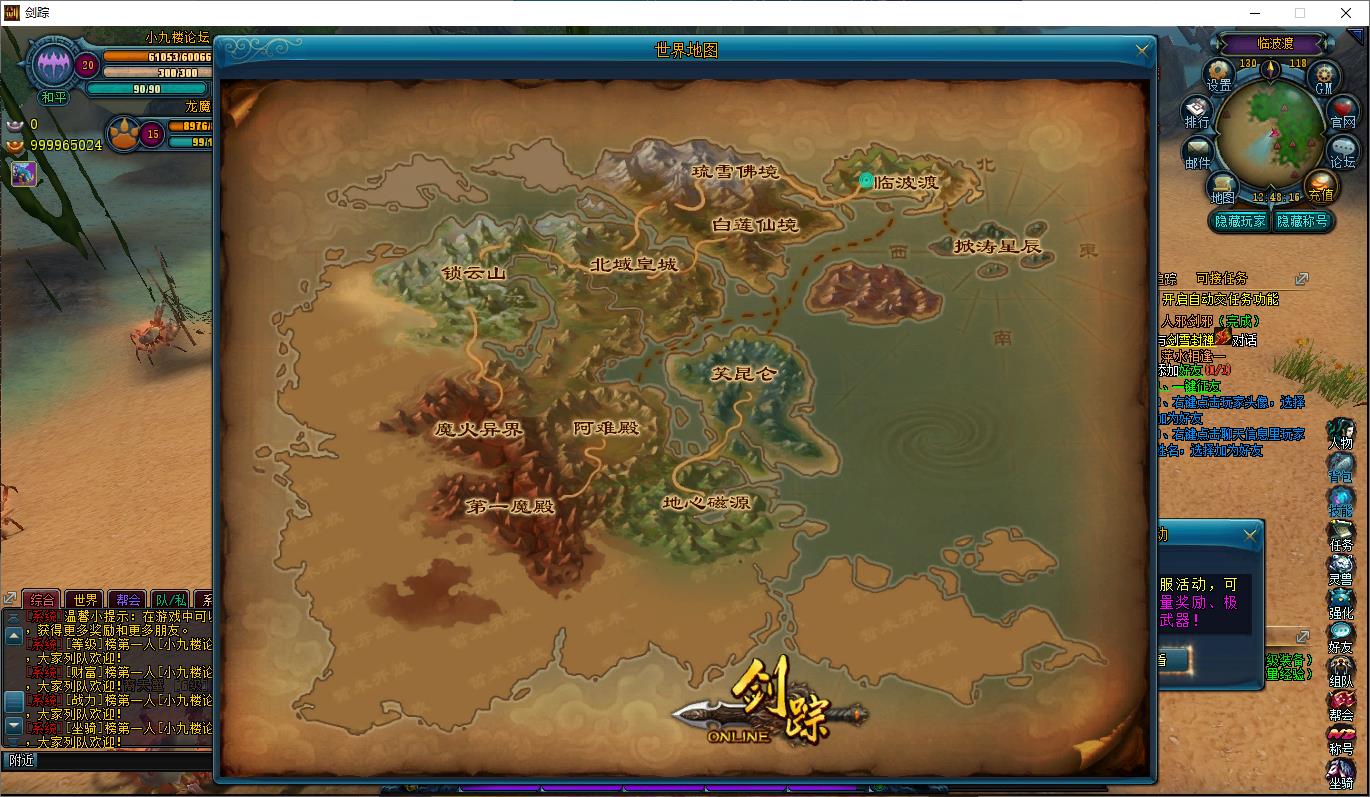The image size is (1370, 797).
Task: Close the game window
Action: pyautogui.click(x=1345, y=13)
